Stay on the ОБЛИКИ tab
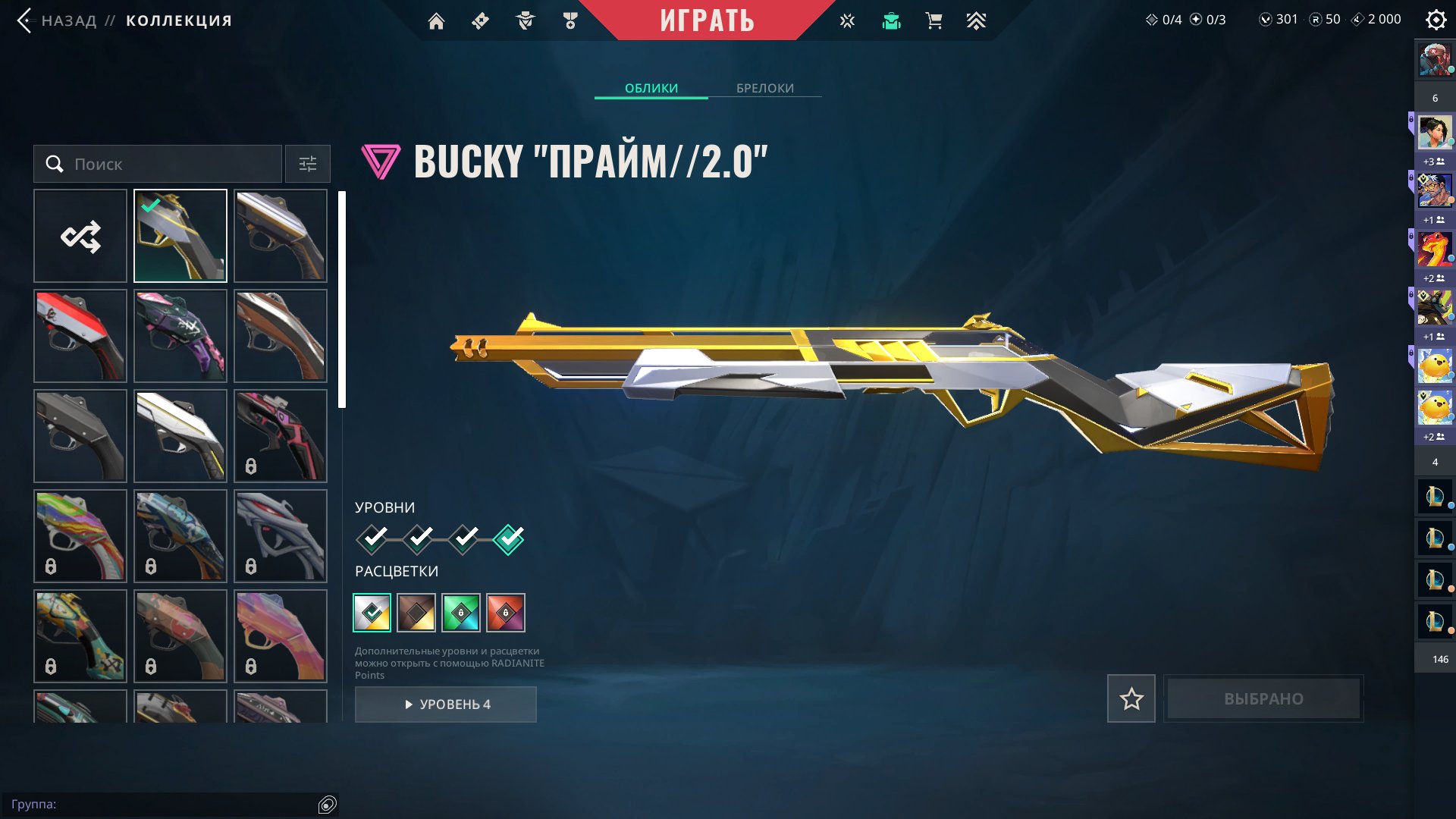Image resolution: width=1456 pixels, height=819 pixels. pyautogui.click(x=651, y=88)
